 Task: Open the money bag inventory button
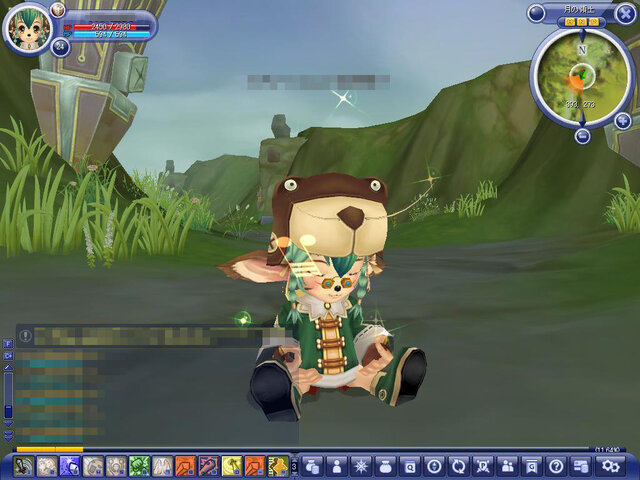coord(385,466)
